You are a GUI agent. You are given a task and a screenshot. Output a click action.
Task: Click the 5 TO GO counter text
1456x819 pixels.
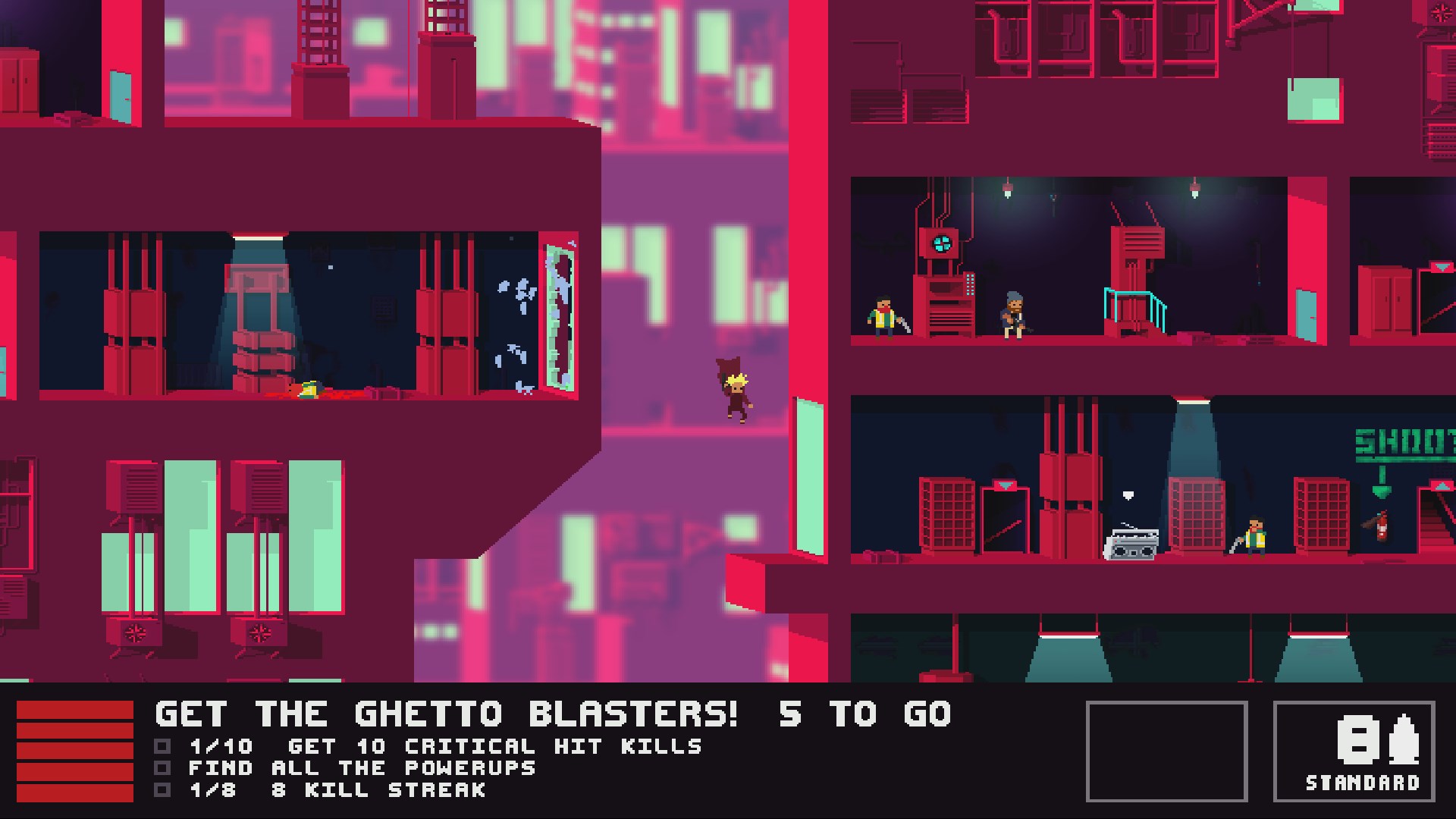[x=864, y=714]
